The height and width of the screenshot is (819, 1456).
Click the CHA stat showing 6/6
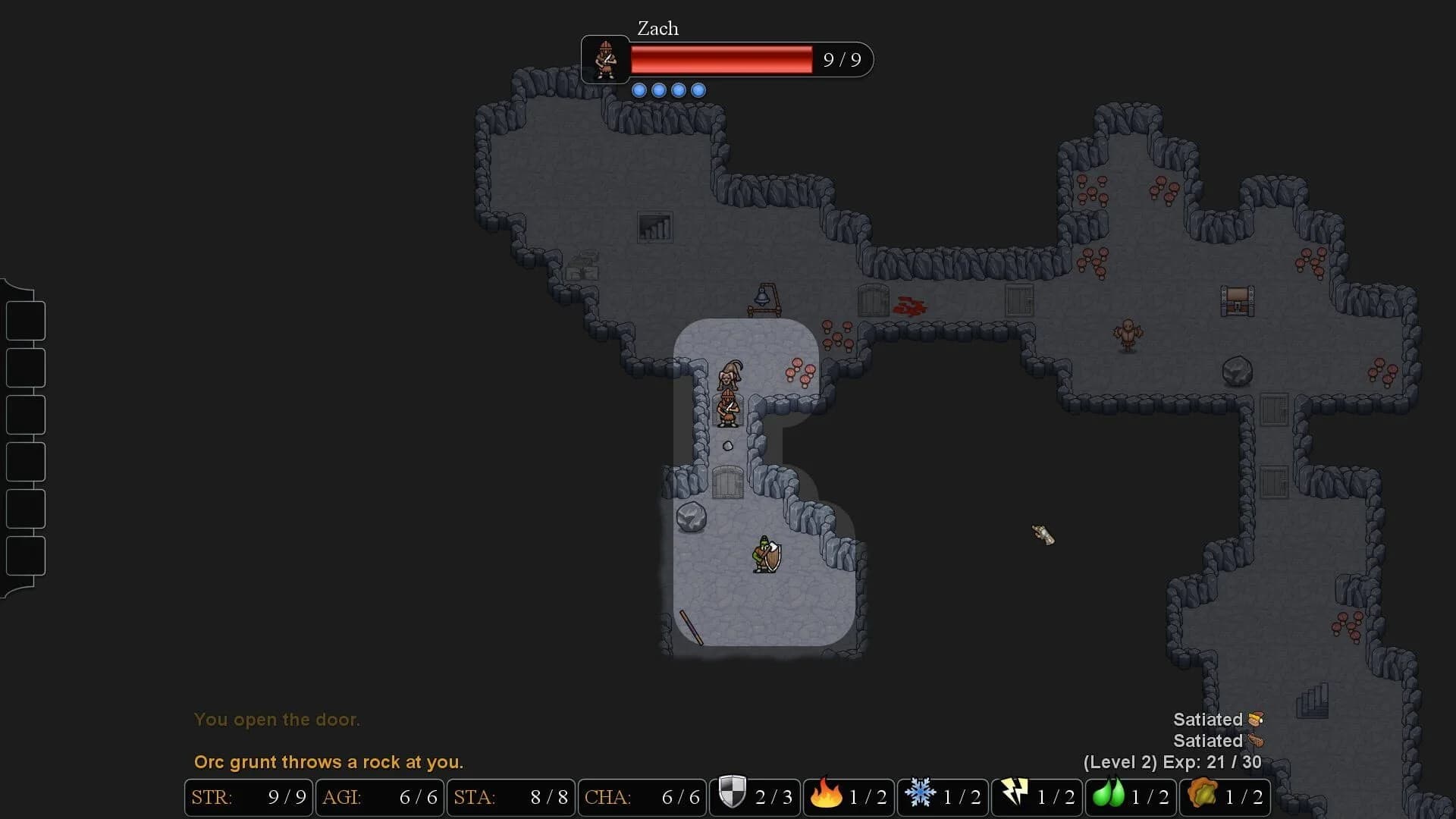tap(642, 797)
